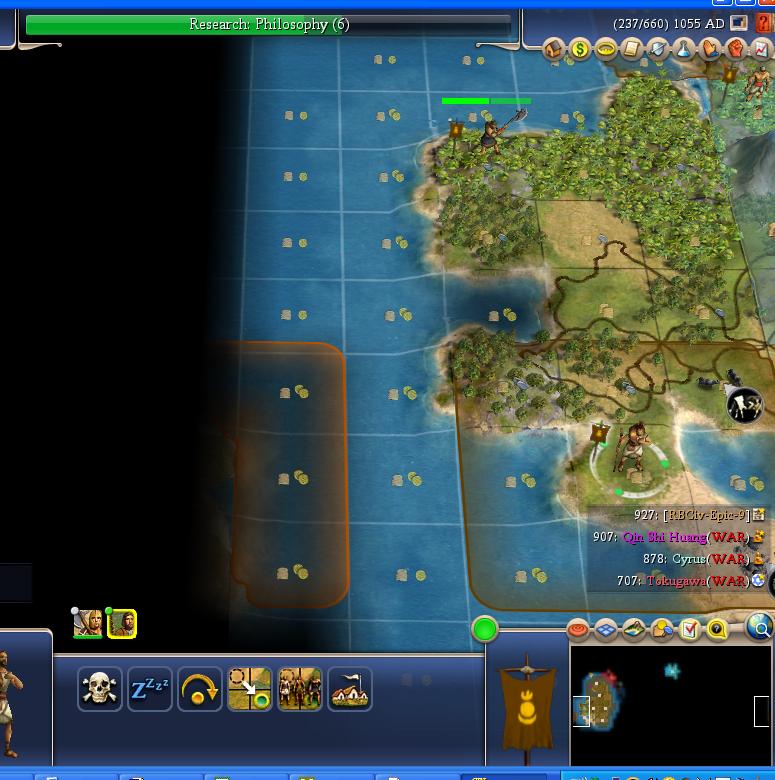Click the green end turn button
The height and width of the screenshot is (780, 775).
click(485, 629)
